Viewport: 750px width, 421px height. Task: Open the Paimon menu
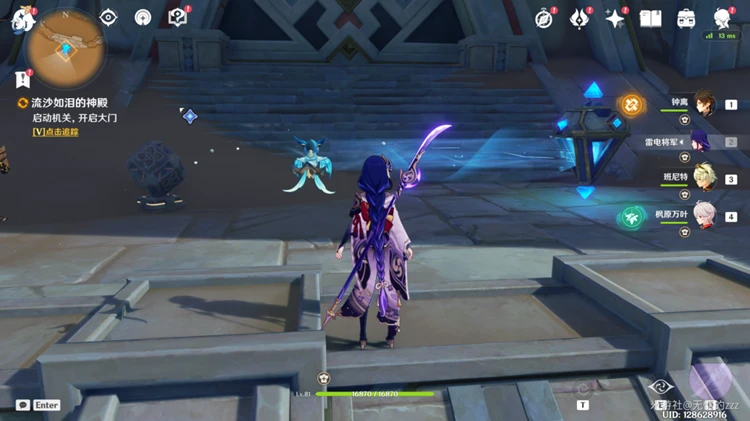[22, 19]
